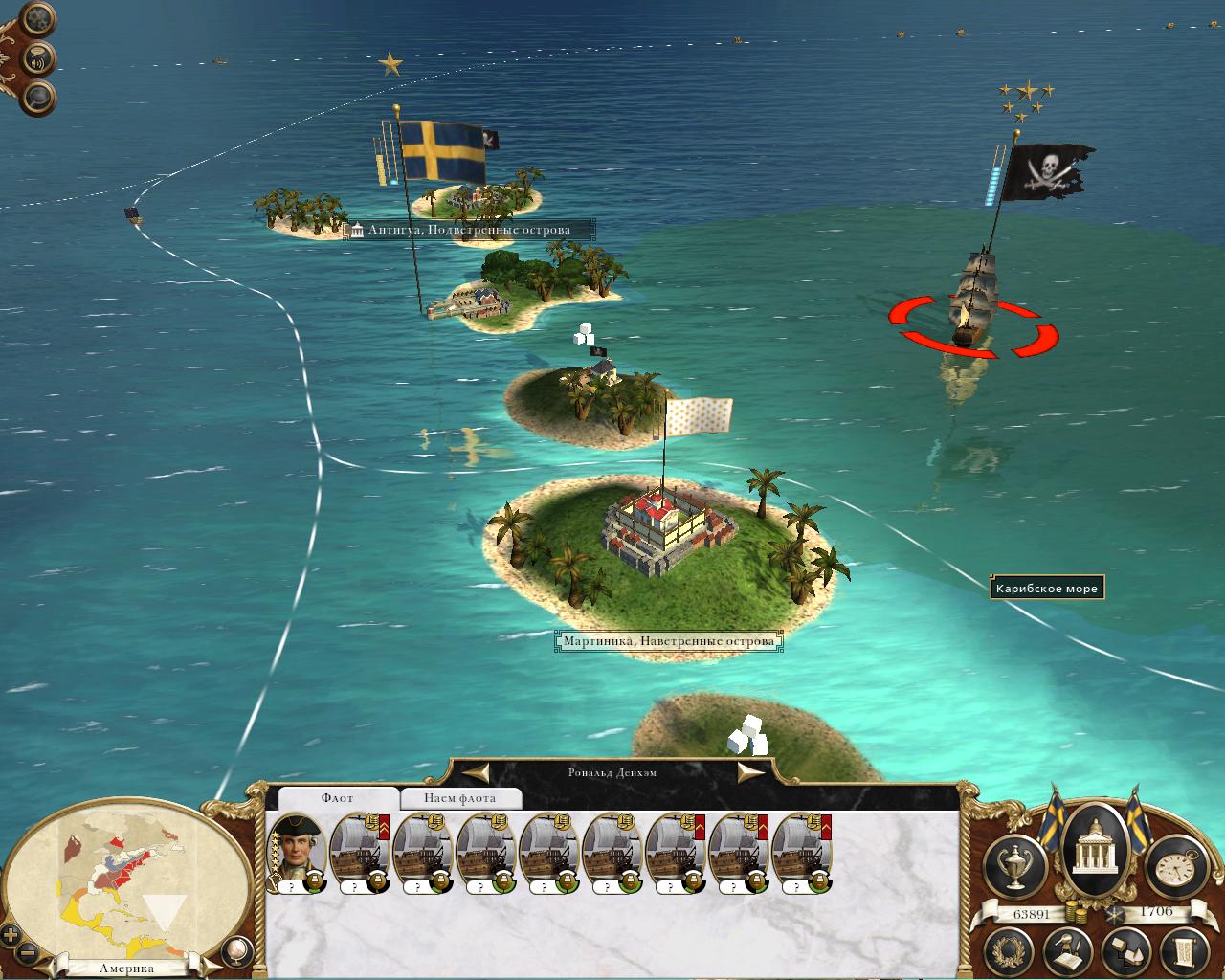Open the trade crates panel
Screen dimensions: 1225x980
[x=1125, y=949]
